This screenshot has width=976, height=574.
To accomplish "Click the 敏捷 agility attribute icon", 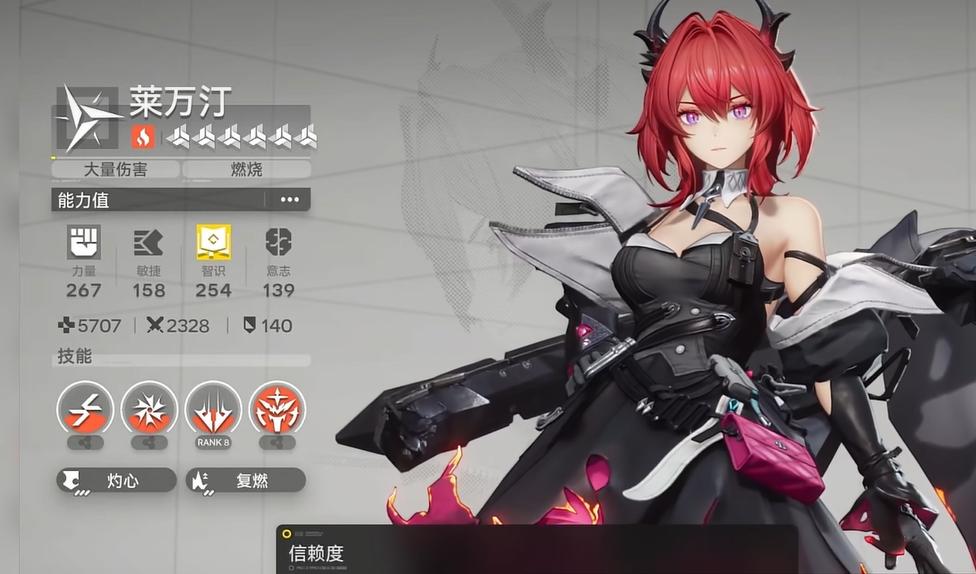I will point(148,242).
